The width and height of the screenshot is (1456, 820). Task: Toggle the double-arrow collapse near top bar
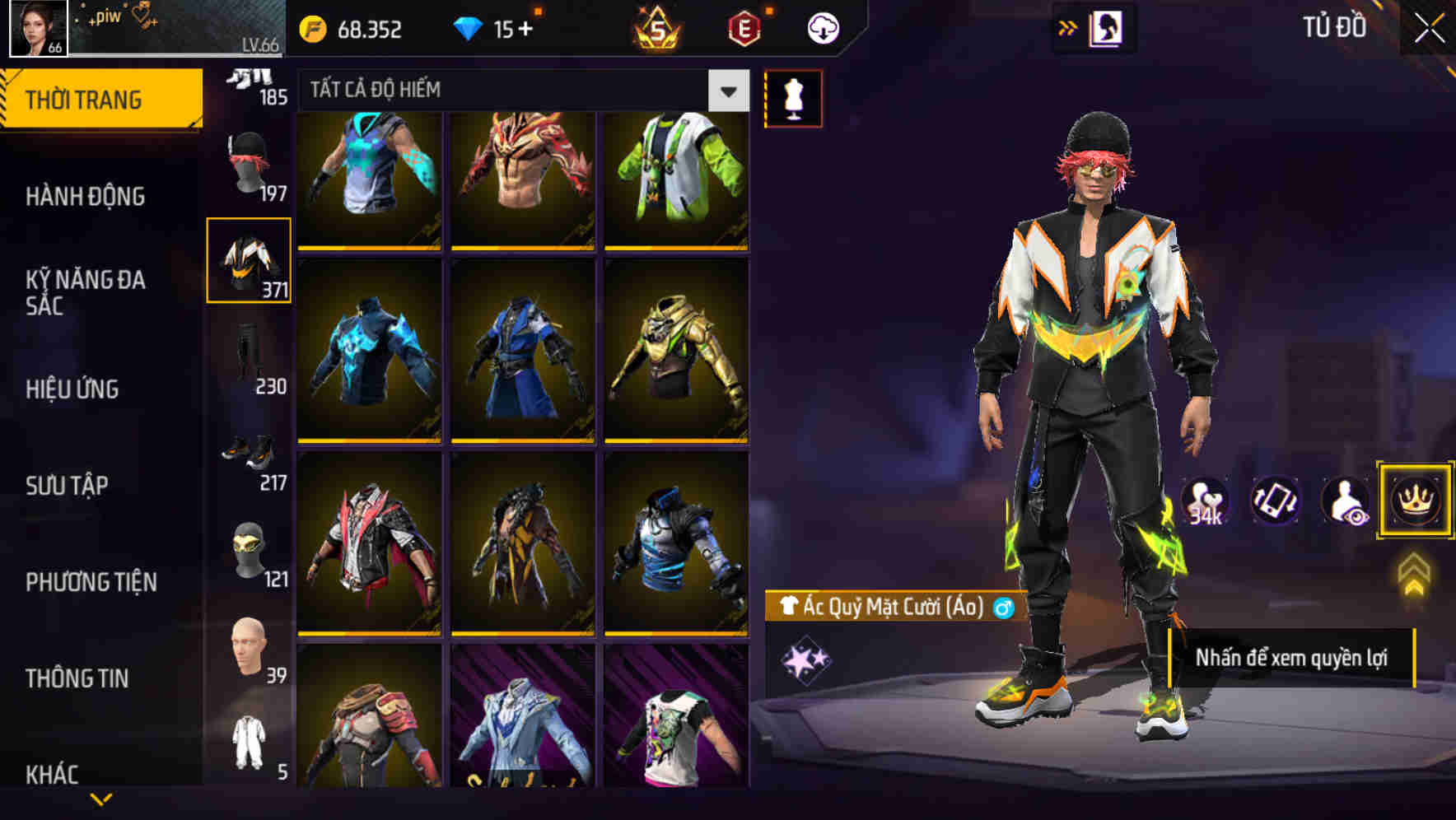click(1069, 26)
